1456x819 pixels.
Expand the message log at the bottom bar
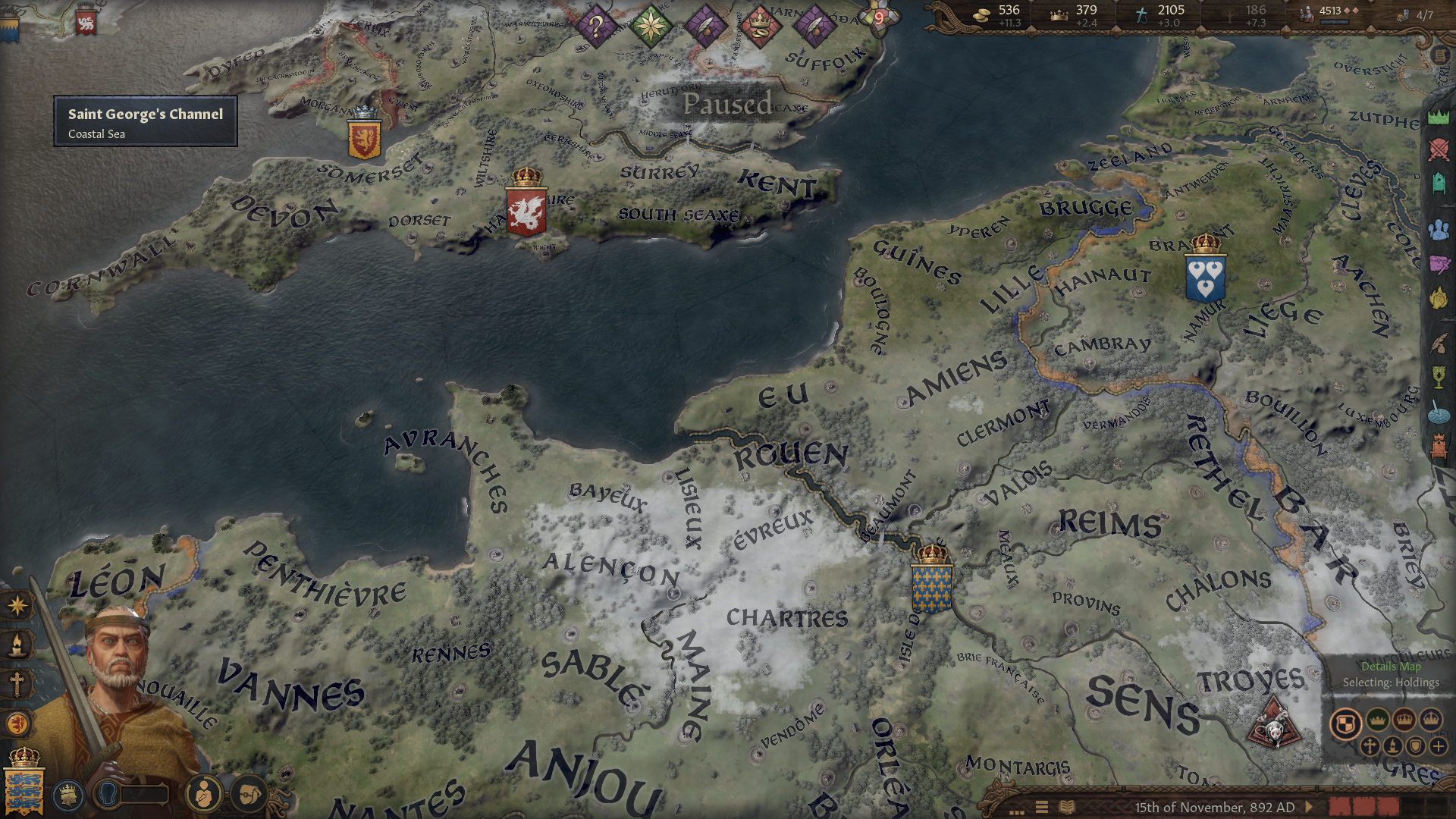click(1015, 811)
